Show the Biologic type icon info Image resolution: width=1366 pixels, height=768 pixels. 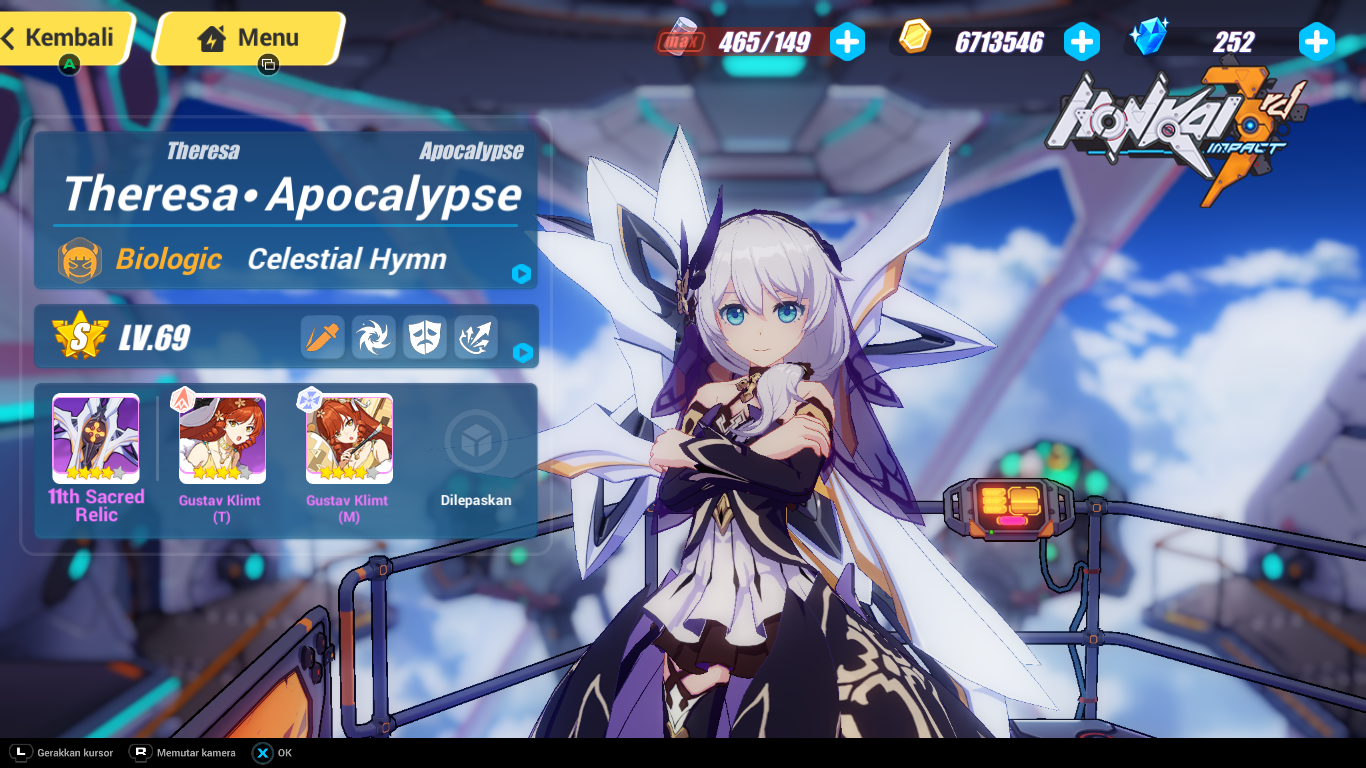79,260
